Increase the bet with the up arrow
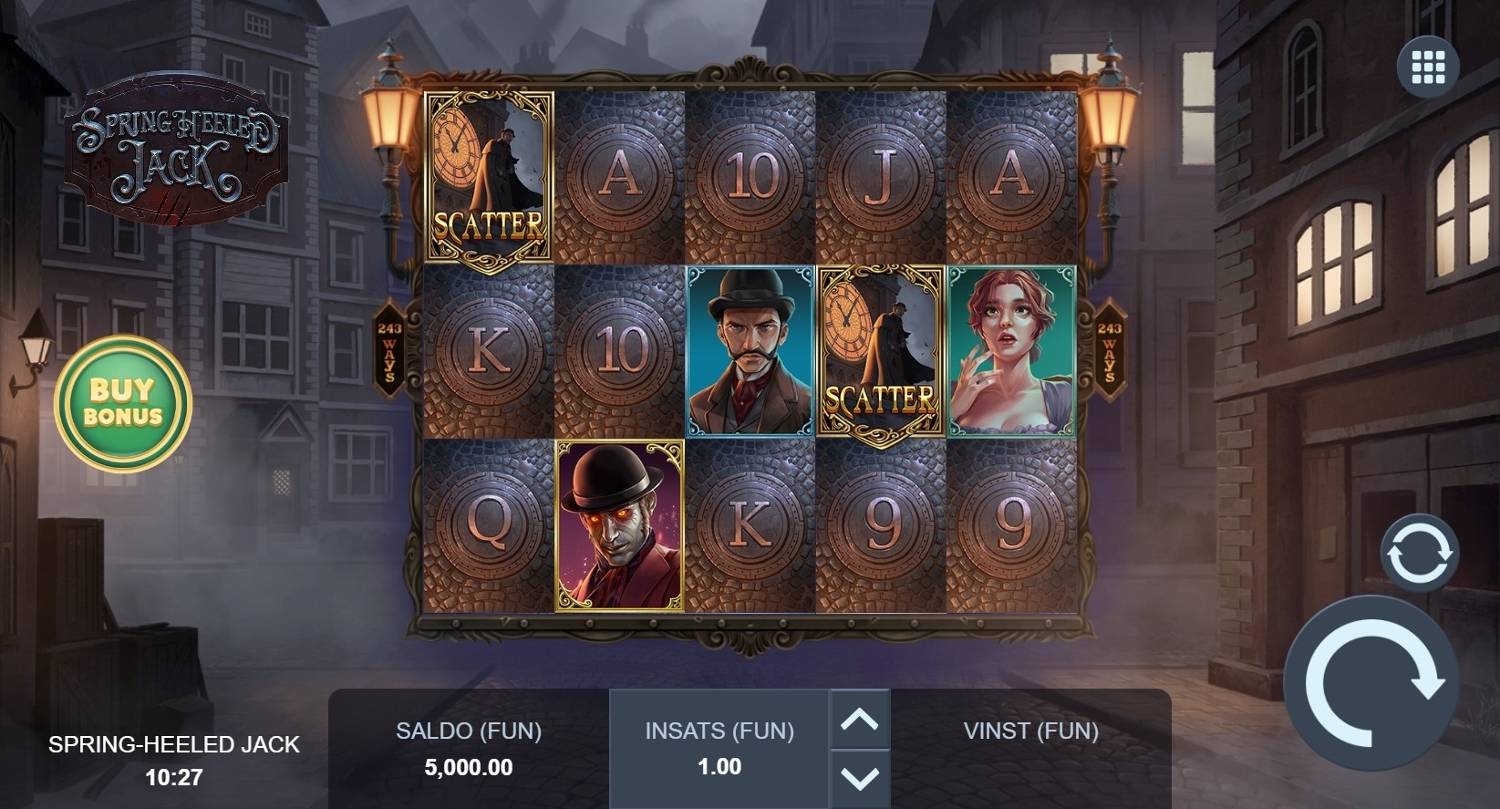Viewport: 1500px width, 809px height. tap(859, 719)
